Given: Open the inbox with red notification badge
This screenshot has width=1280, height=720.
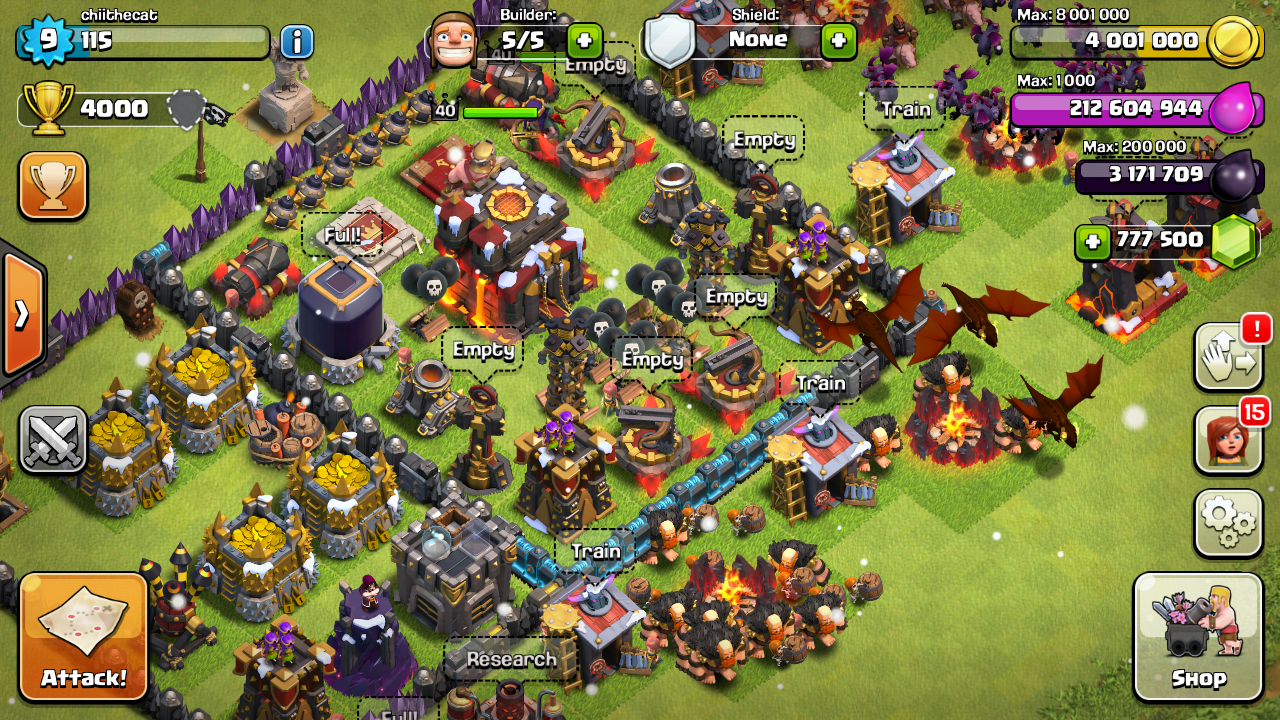Looking at the screenshot, I should coord(1228,356).
